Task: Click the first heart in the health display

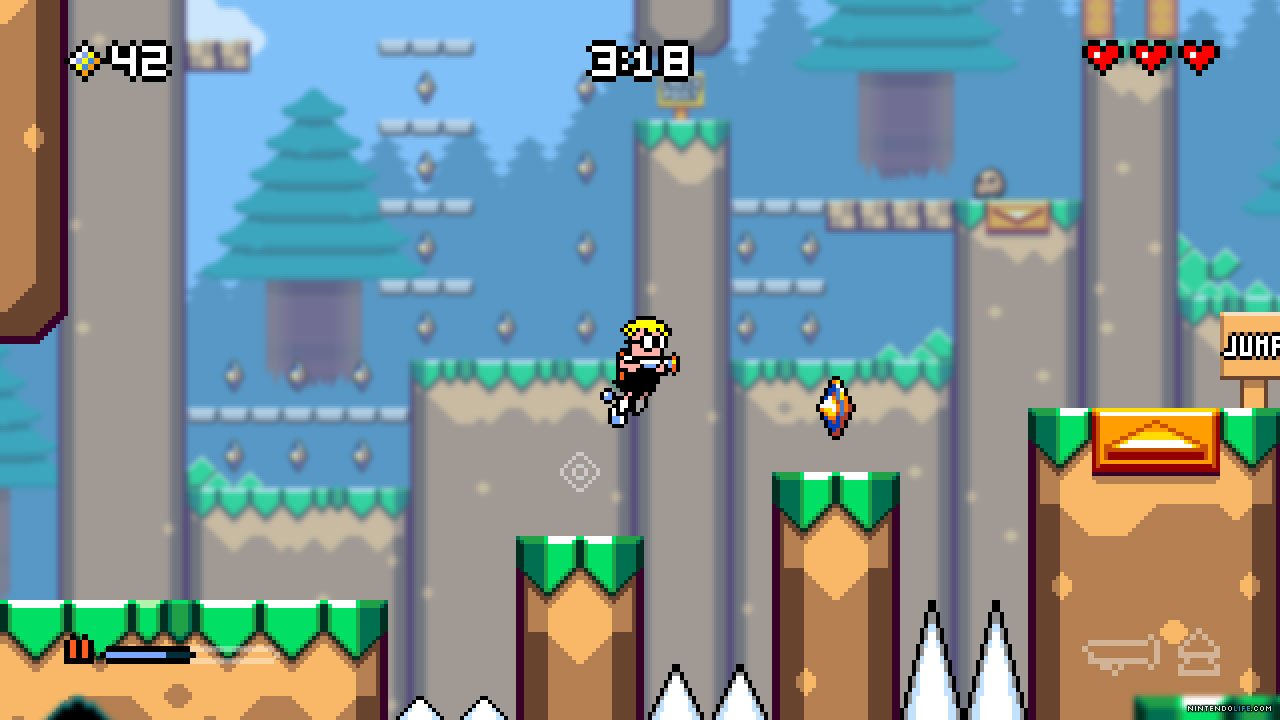Action: 1101,55
